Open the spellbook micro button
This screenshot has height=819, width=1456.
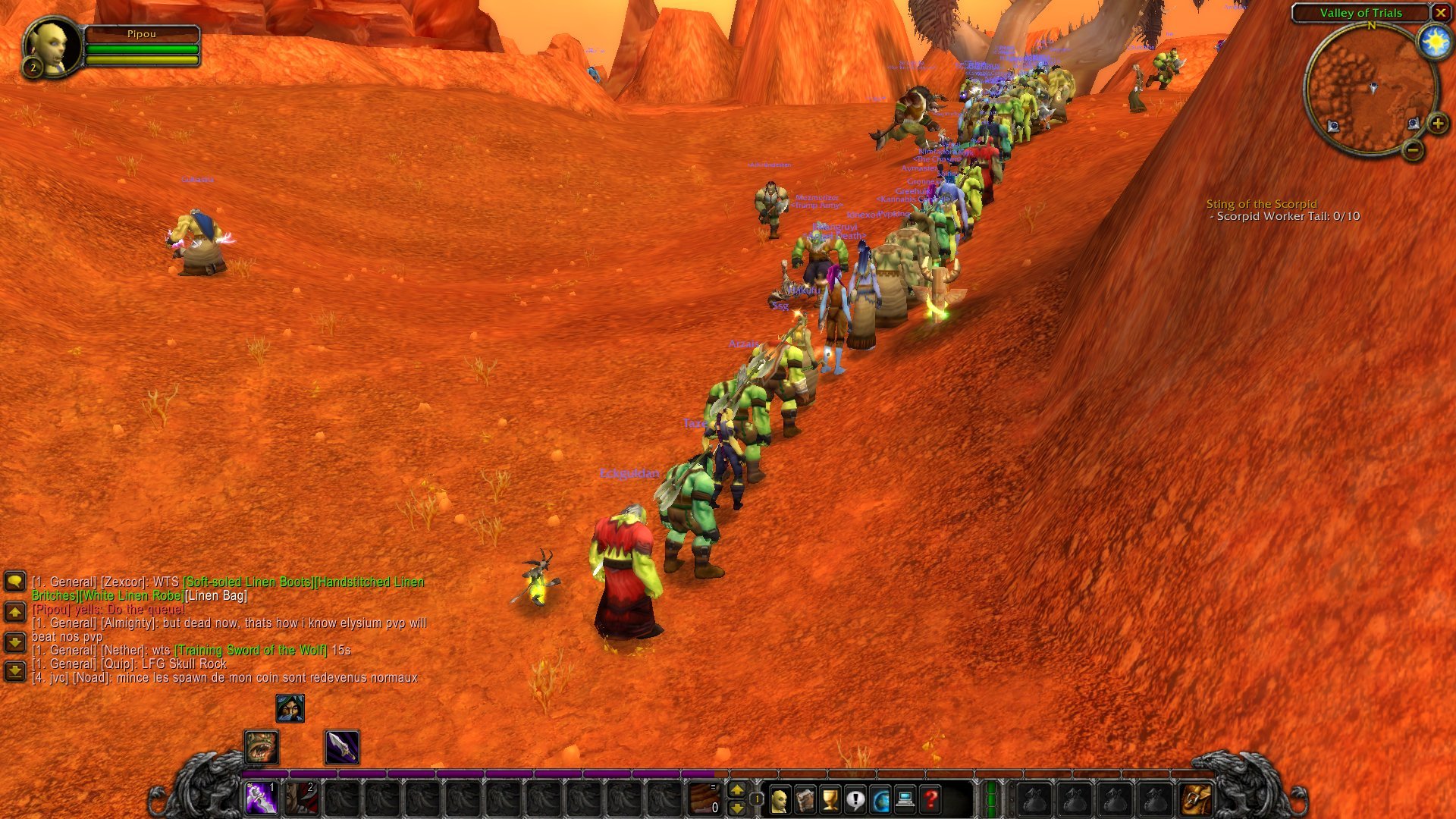[805, 799]
